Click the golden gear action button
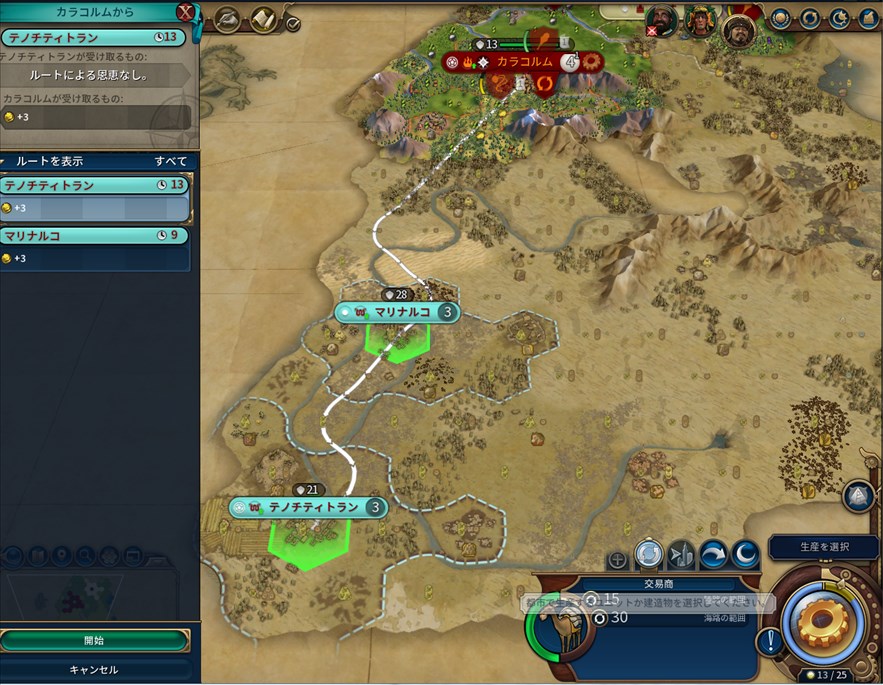Screen dimensions: 883x685 [822, 622]
